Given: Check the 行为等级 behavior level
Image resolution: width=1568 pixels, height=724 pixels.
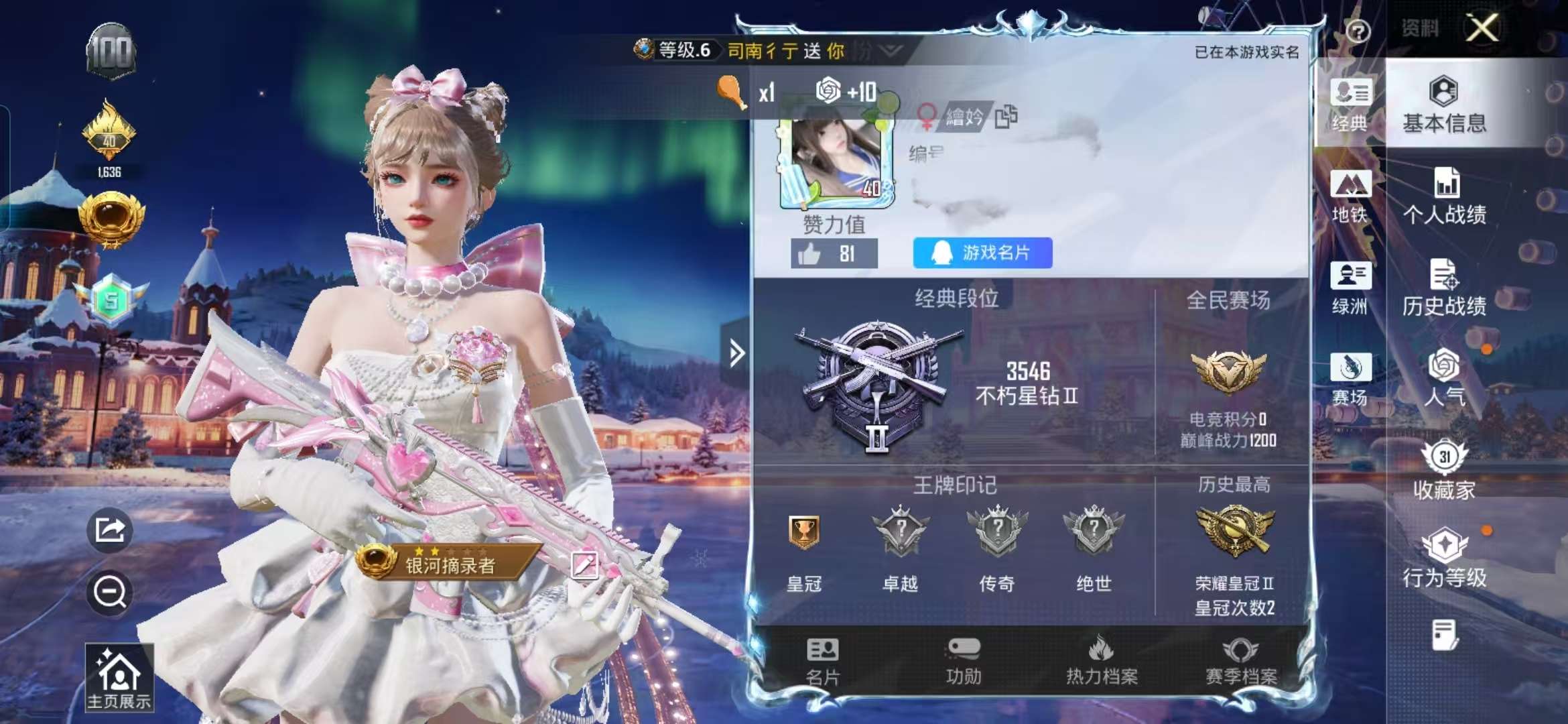Looking at the screenshot, I should pos(1444,556).
